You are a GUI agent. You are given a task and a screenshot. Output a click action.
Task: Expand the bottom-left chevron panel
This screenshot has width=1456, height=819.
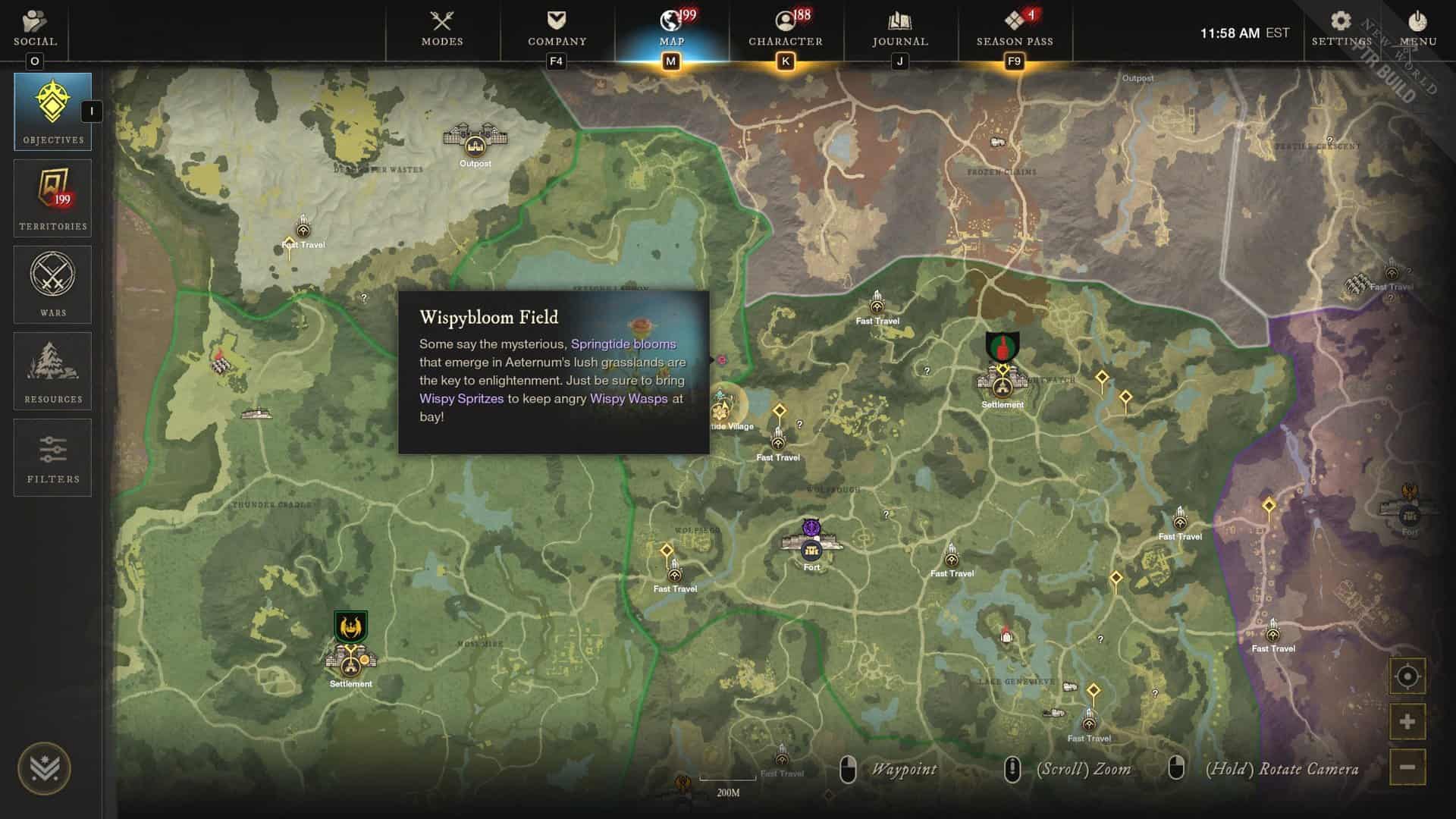[x=44, y=767]
